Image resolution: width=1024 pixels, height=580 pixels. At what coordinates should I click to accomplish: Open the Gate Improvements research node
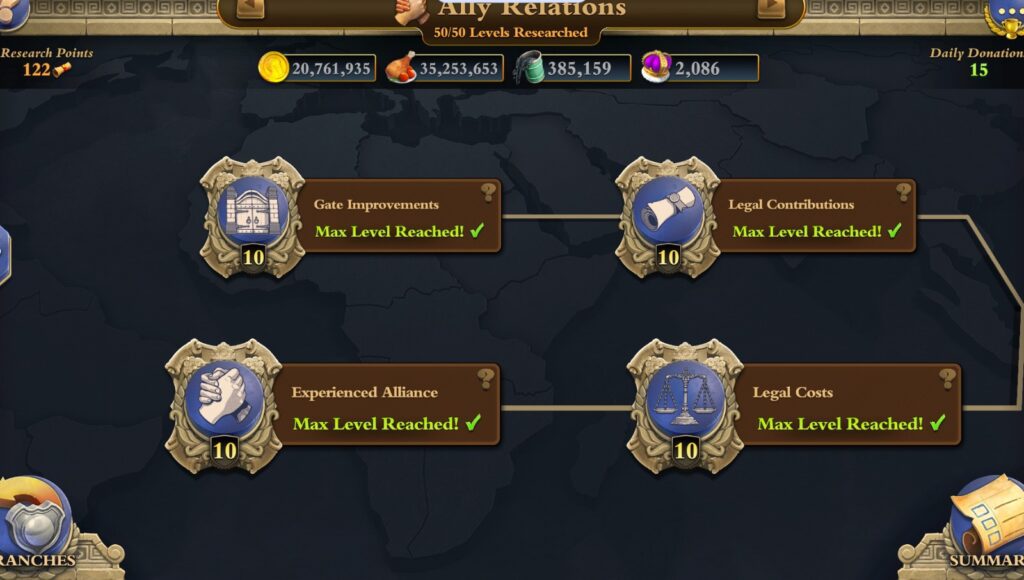(x=252, y=214)
